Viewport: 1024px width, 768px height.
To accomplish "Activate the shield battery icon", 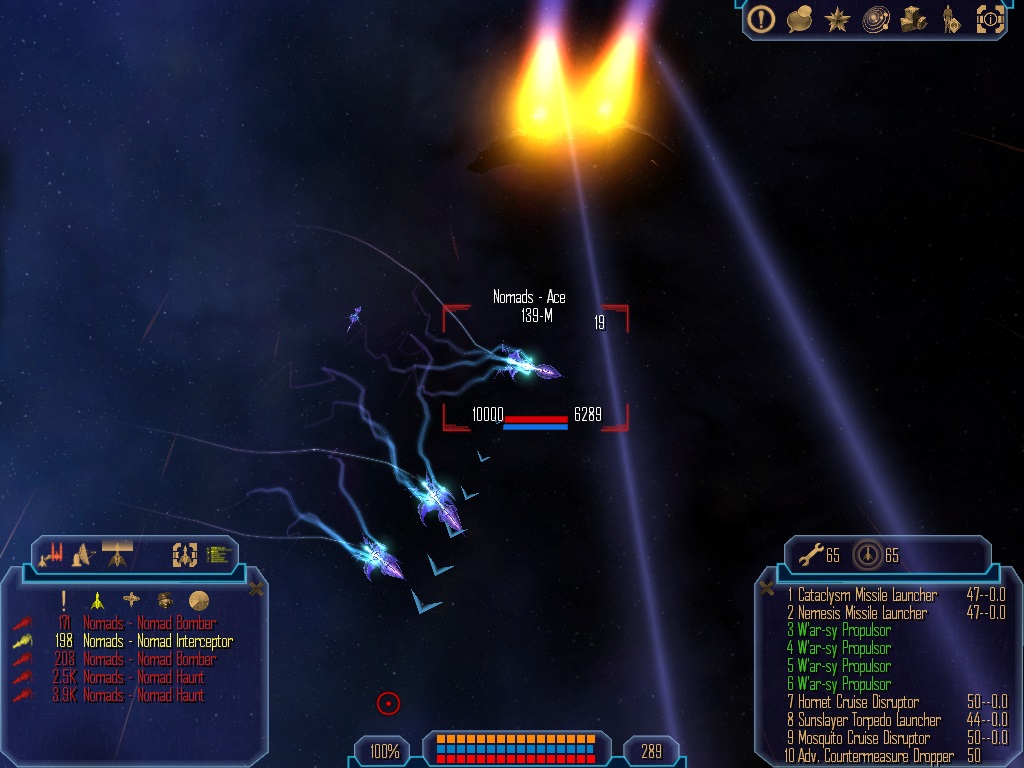I will (x=867, y=555).
